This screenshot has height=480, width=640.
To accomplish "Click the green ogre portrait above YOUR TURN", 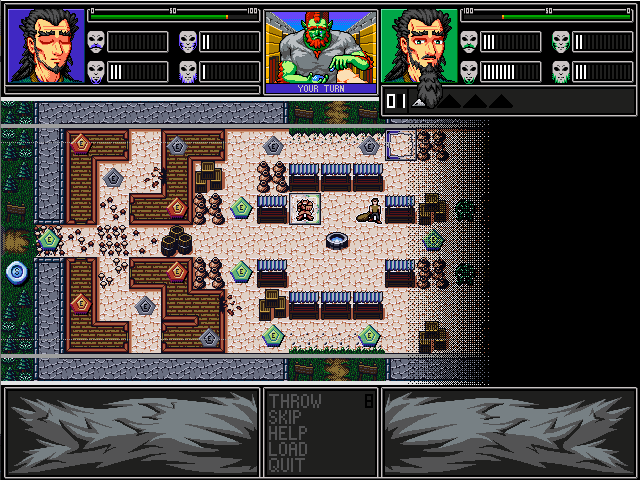I will (320, 47).
